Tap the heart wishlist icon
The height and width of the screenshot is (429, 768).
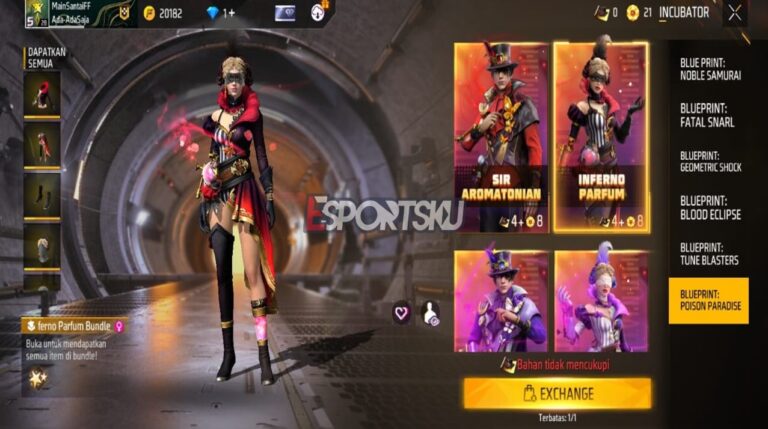pyautogui.click(x=402, y=313)
